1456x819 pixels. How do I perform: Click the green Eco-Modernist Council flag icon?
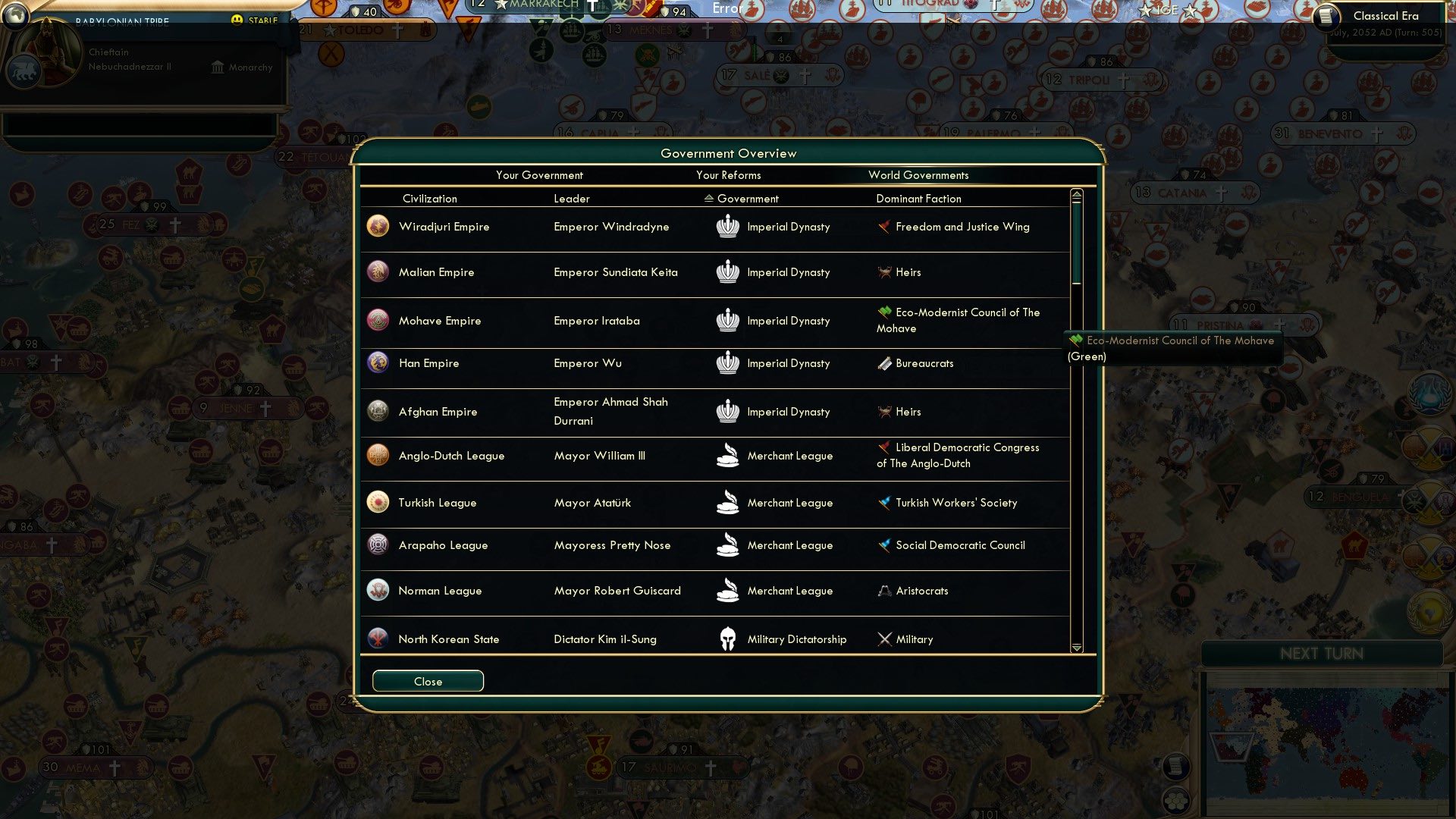point(885,311)
